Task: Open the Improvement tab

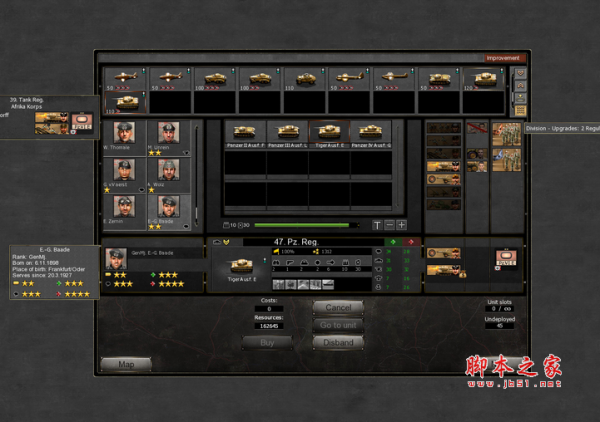Action: pyautogui.click(x=504, y=58)
